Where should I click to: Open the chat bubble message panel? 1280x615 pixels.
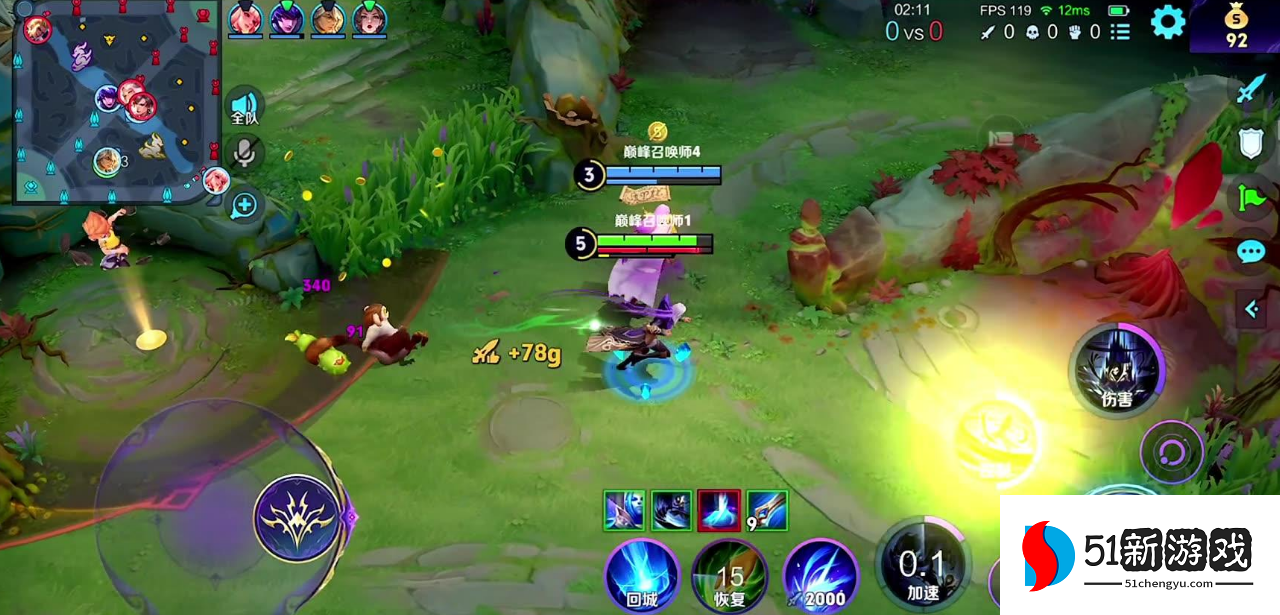click(1251, 251)
